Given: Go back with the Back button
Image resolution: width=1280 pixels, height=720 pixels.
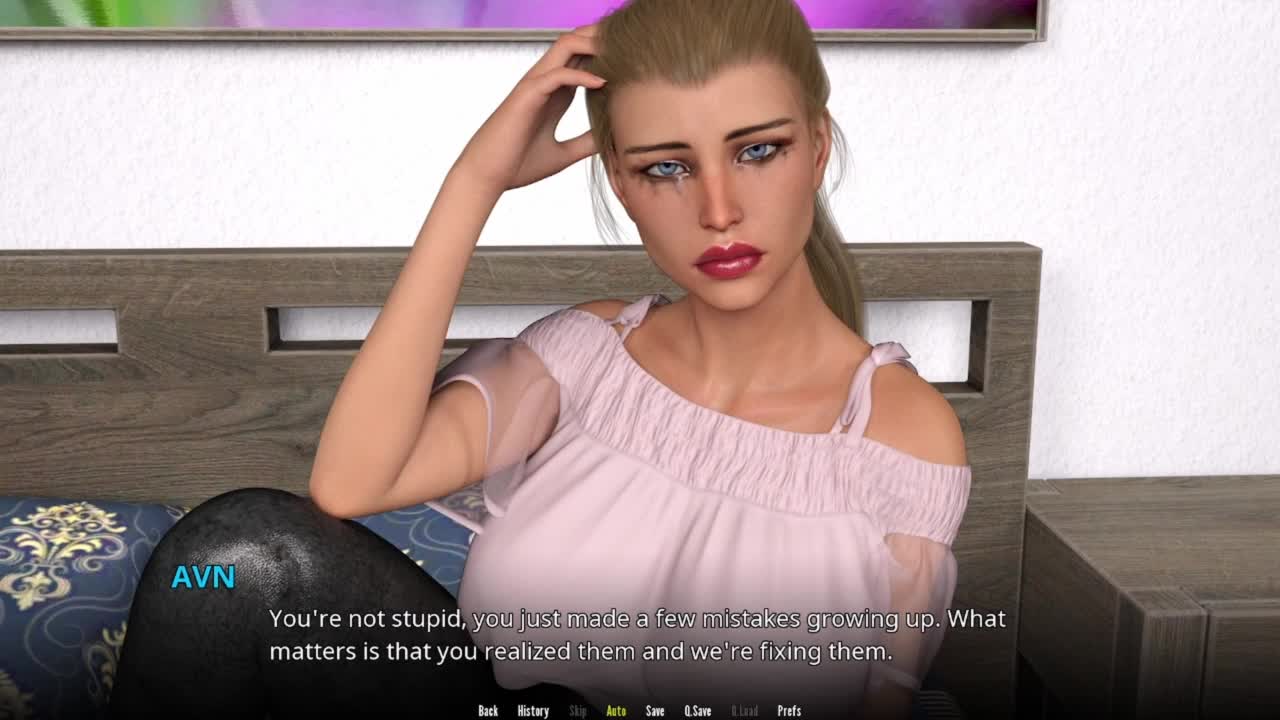Looking at the screenshot, I should 488,711.
